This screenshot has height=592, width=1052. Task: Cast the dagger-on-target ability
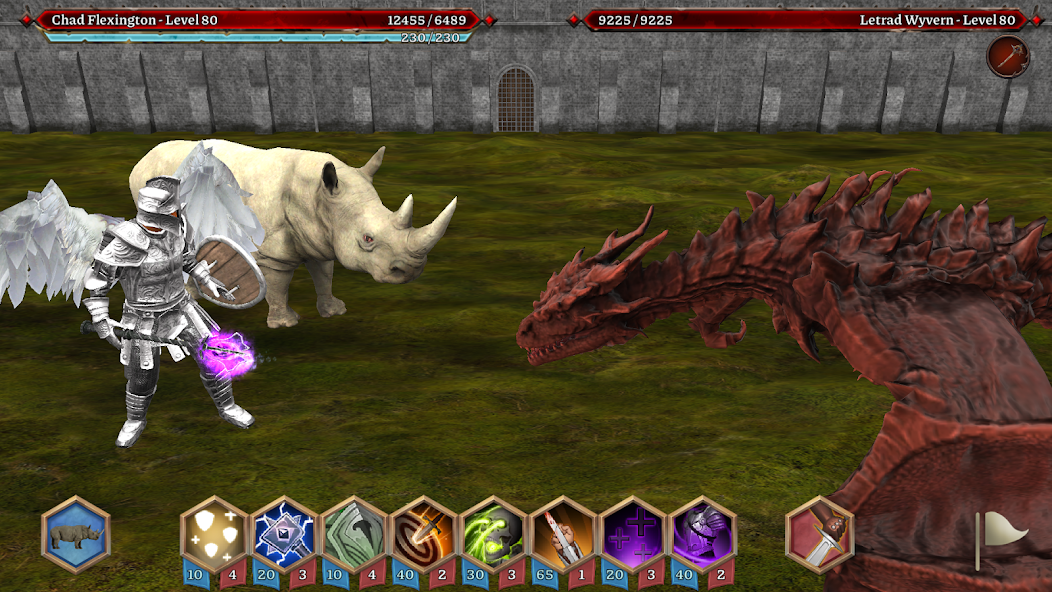(x=424, y=534)
